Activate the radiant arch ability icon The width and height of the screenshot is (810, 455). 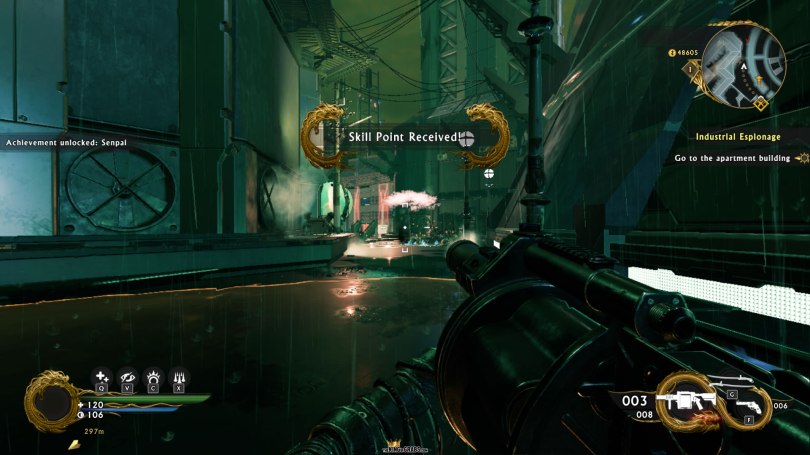154,377
